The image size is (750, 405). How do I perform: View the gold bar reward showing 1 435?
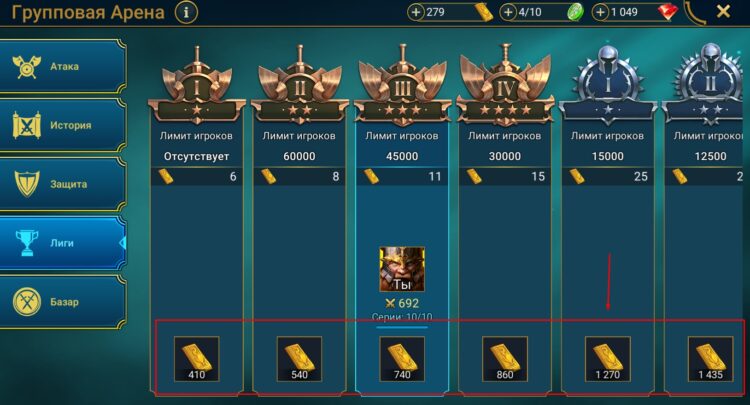tap(711, 359)
